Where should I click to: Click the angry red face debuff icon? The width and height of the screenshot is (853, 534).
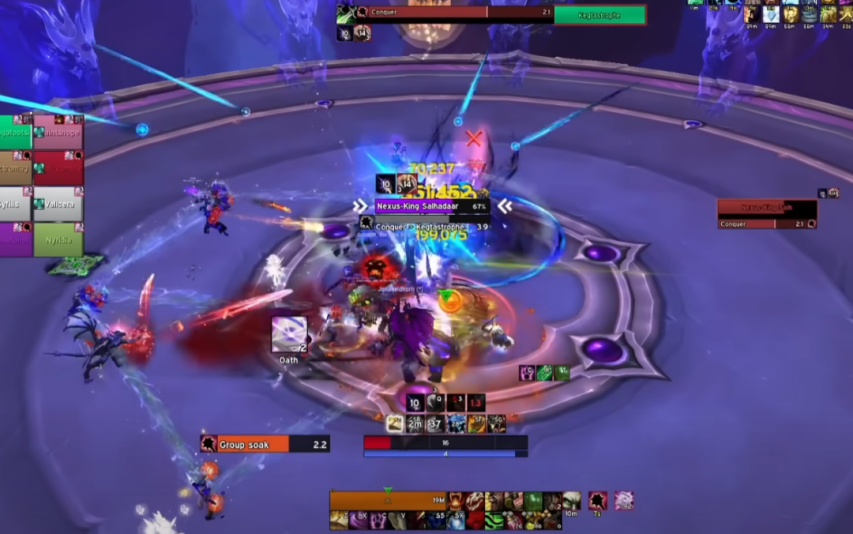tap(376, 268)
